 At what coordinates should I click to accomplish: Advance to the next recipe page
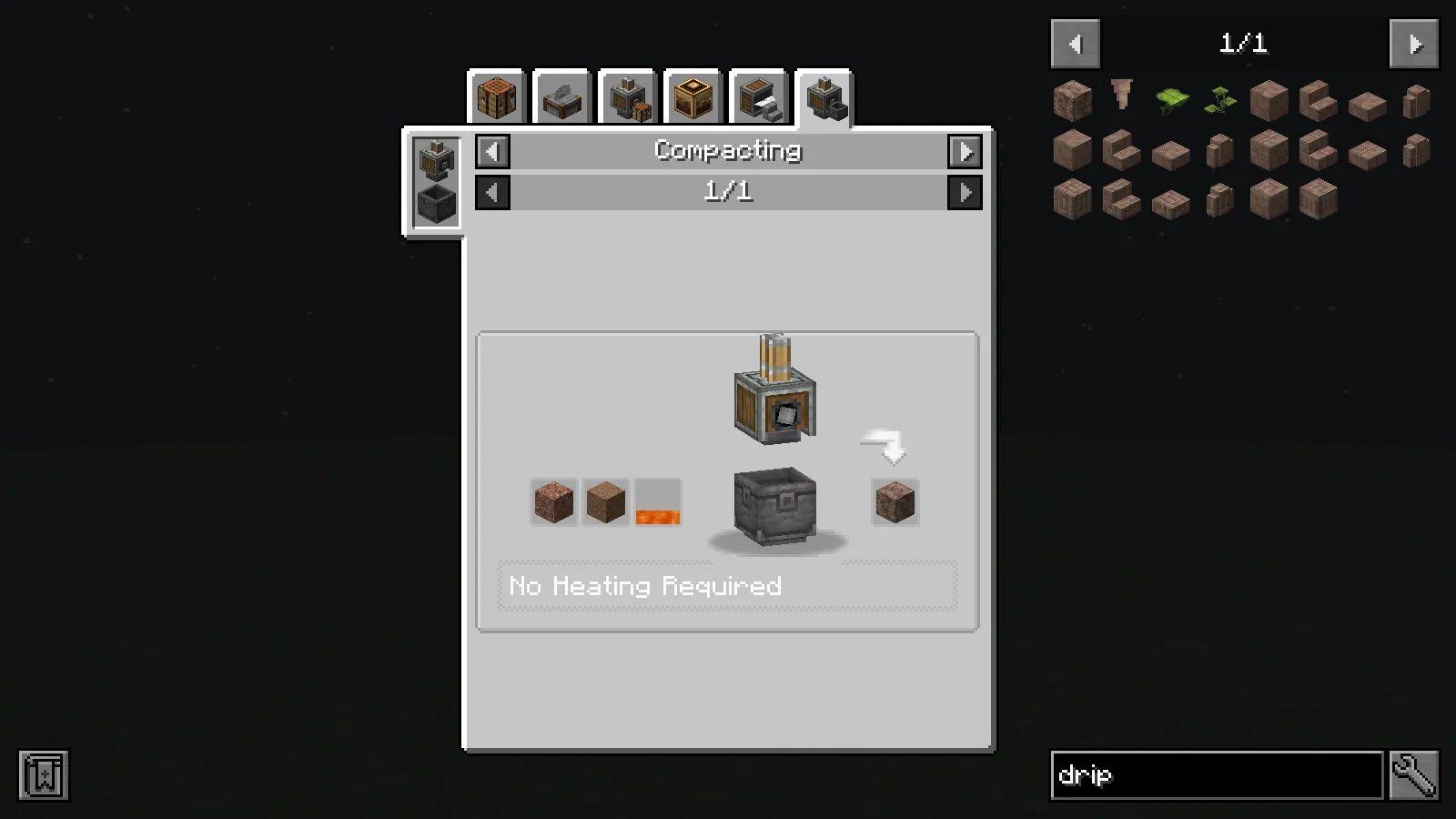click(966, 192)
